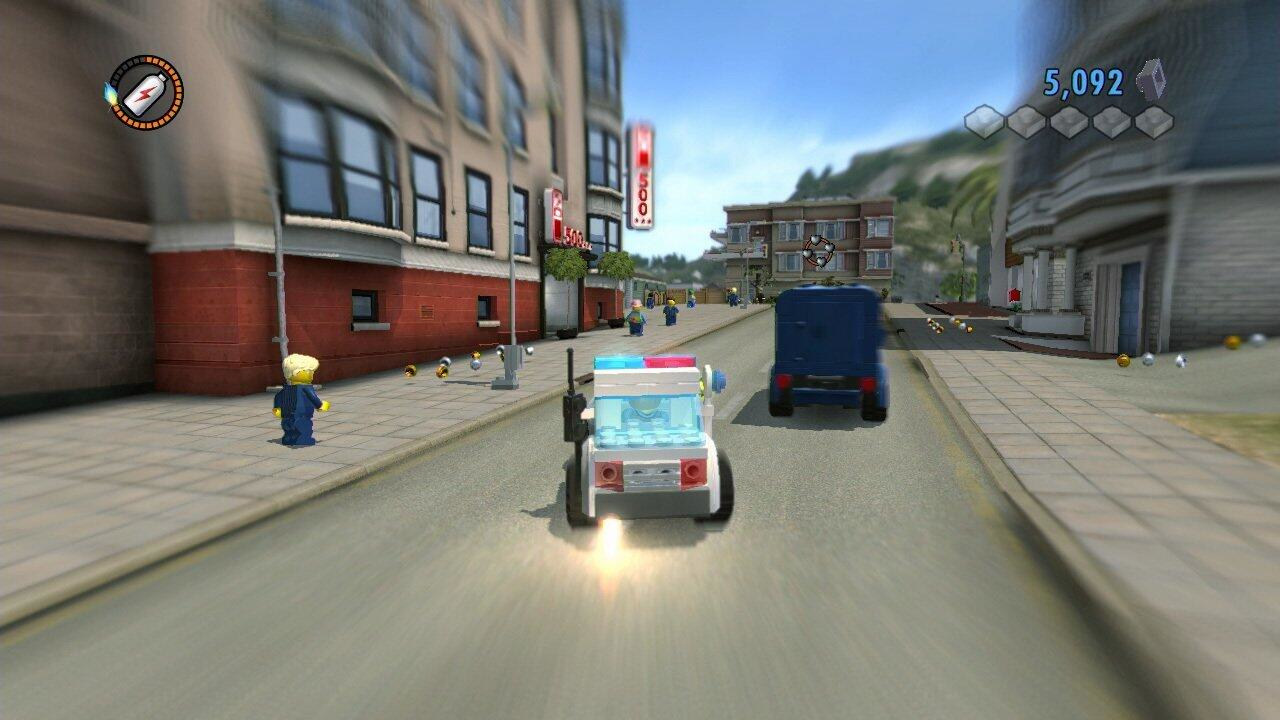Click the mission marker icon mid-screen
The width and height of the screenshot is (1280, 720).
pos(820,250)
